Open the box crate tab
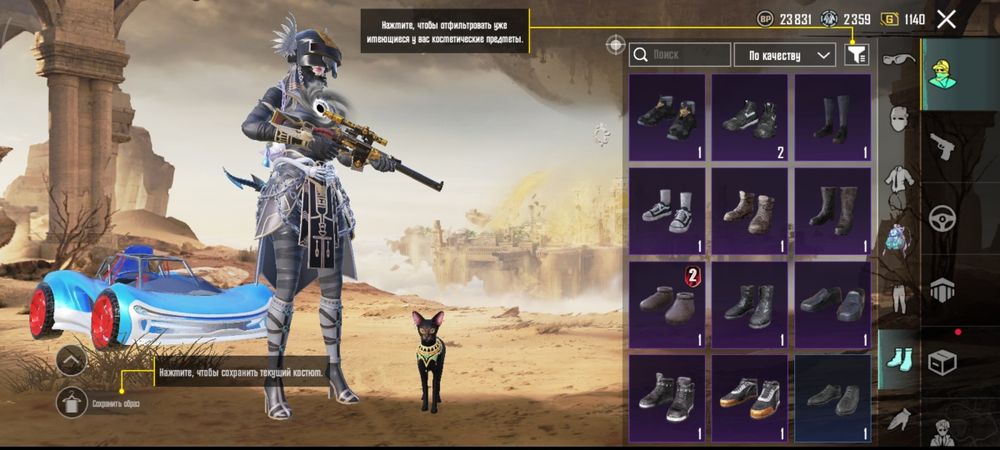The height and width of the screenshot is (450, 1000). [942, 361]
